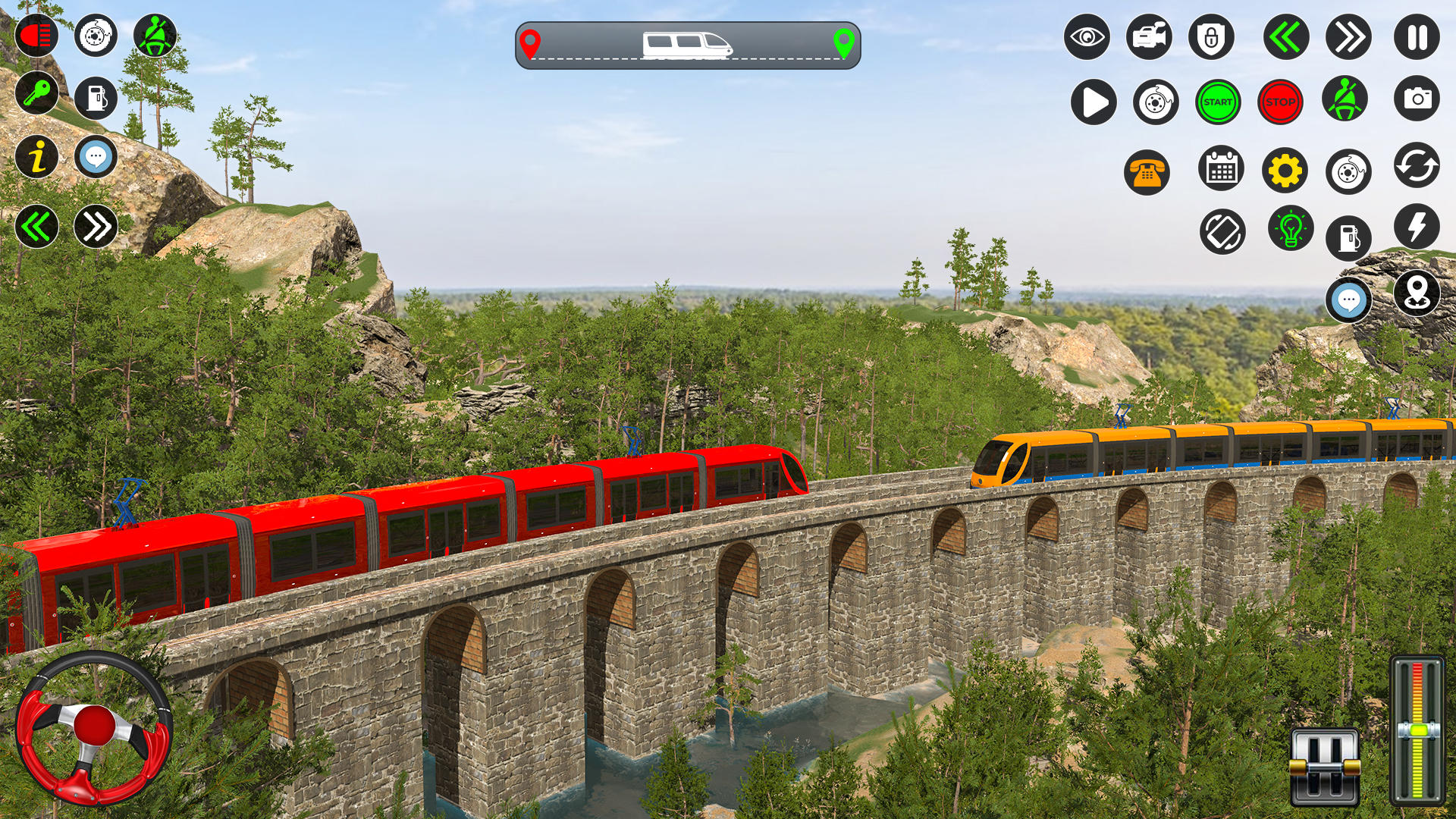Open the train info panel
This screenshot has width=1456, height=819.
[x=37, y=158]
